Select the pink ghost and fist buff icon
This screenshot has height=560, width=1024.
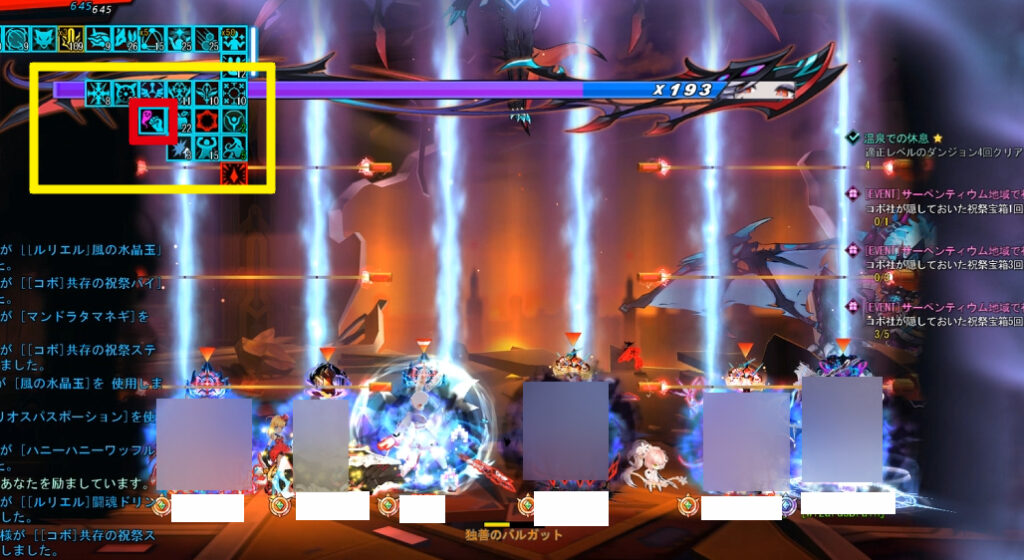tap(153, 121)
